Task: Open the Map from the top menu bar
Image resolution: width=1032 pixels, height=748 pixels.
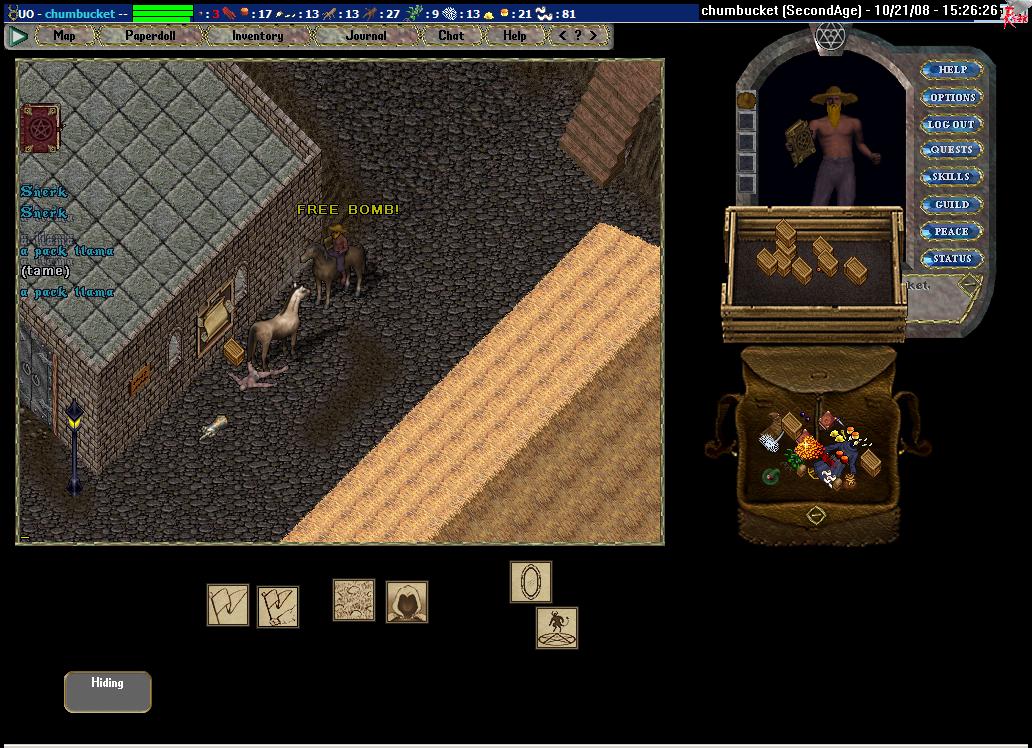Action: (x=64, y=35)
